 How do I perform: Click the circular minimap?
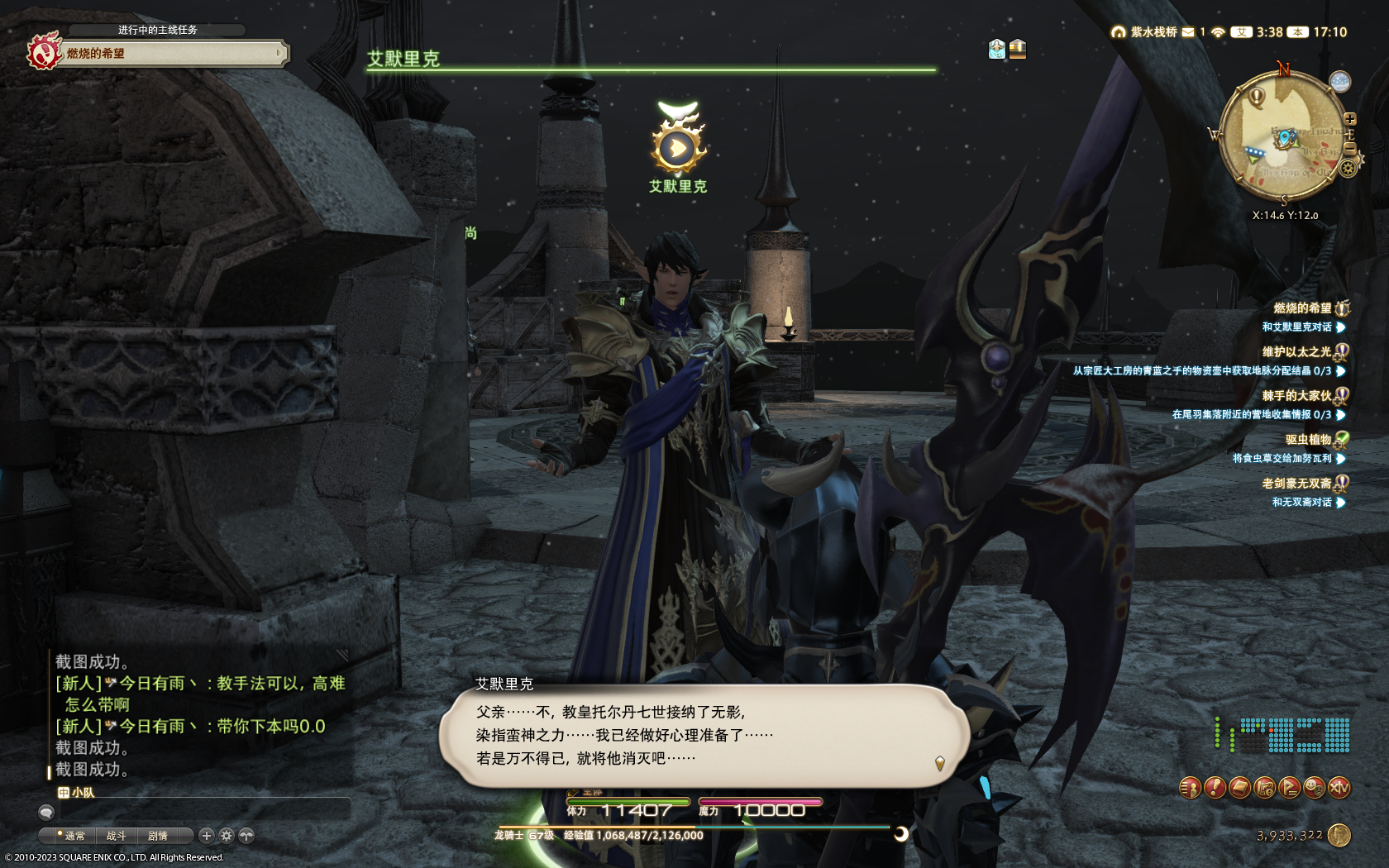coord(1280,136)
